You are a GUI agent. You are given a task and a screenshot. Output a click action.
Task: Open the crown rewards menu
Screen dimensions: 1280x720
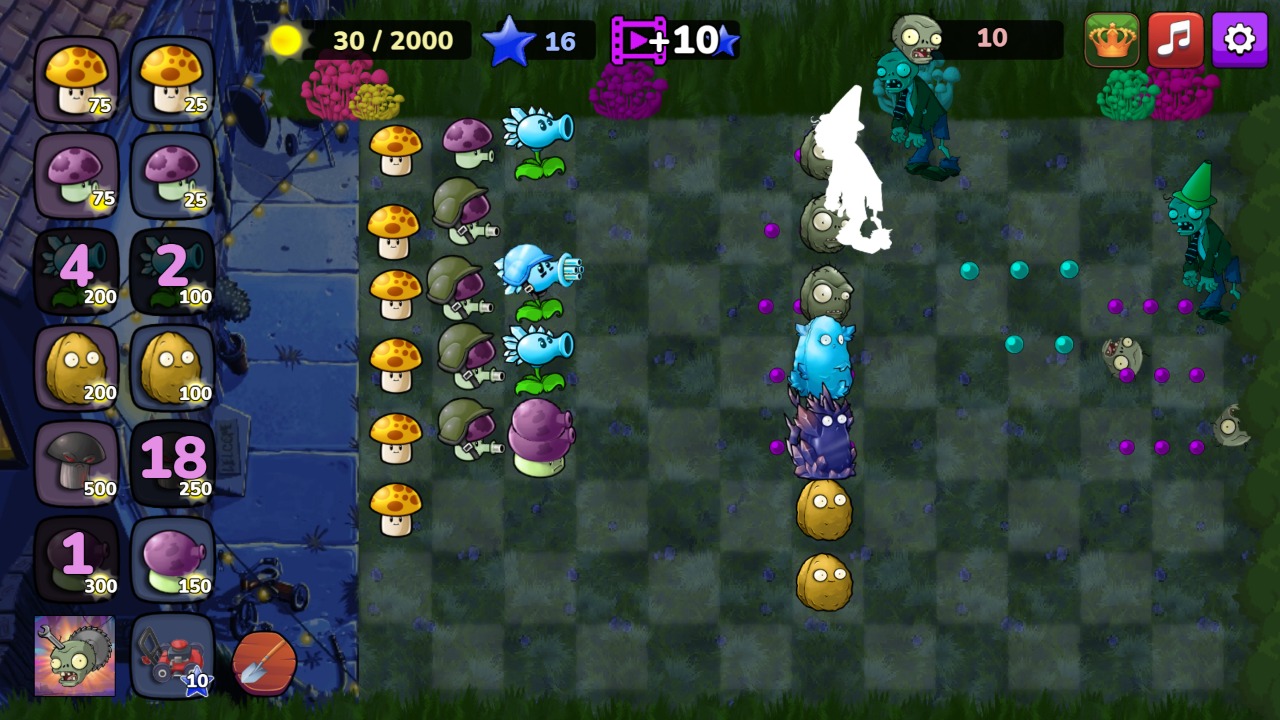coord(1110,40)
